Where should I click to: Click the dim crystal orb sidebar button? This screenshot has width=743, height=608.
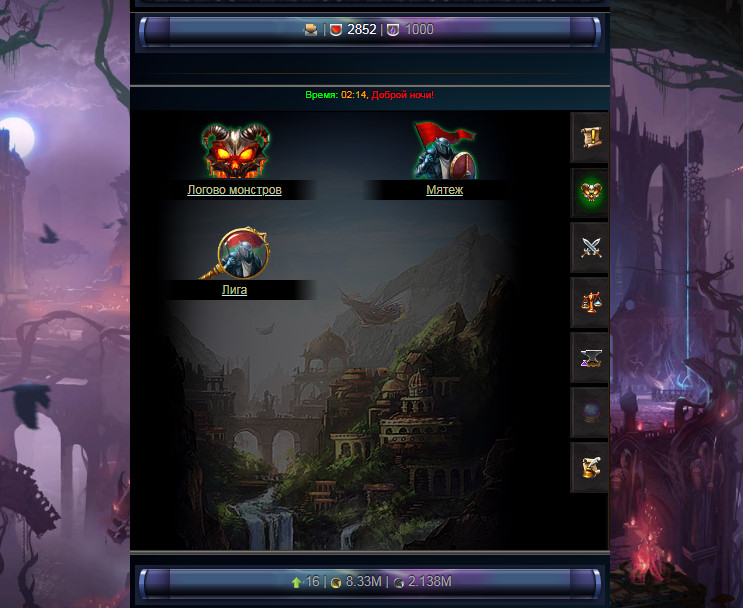589,412
